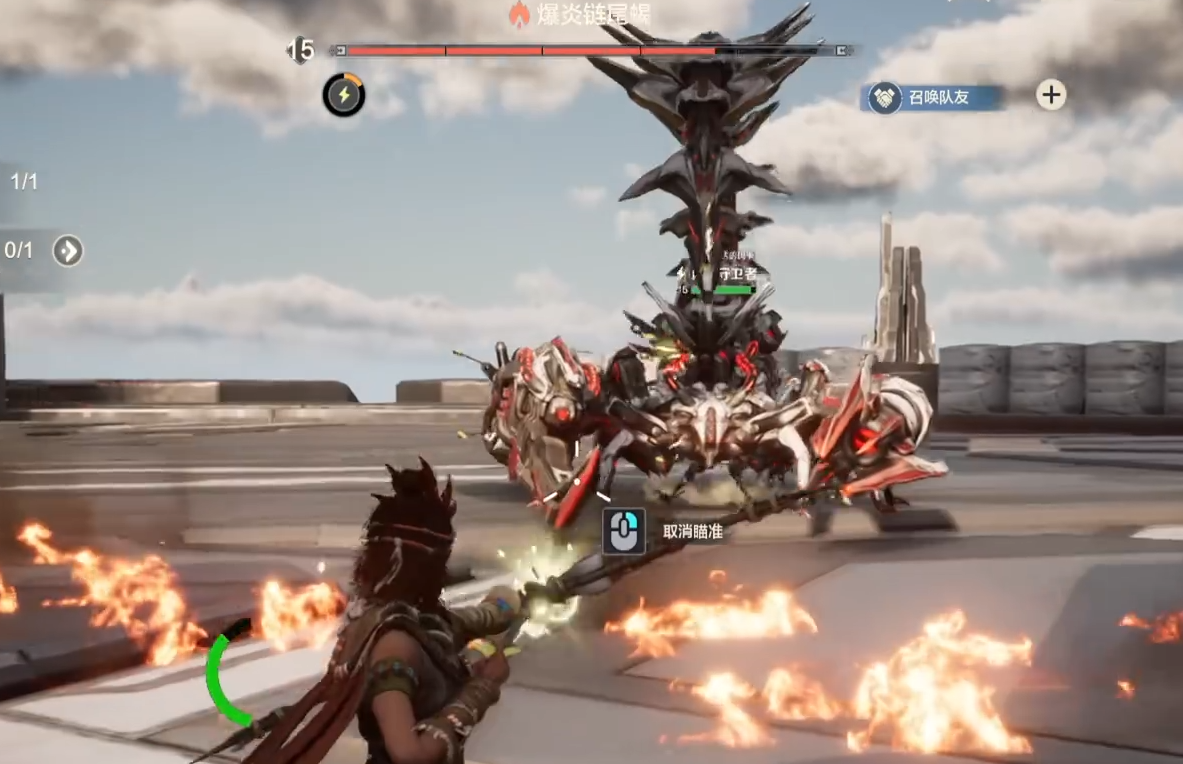
Task: Click the plus button beside 召唤队友
Action: (1050, 95)
